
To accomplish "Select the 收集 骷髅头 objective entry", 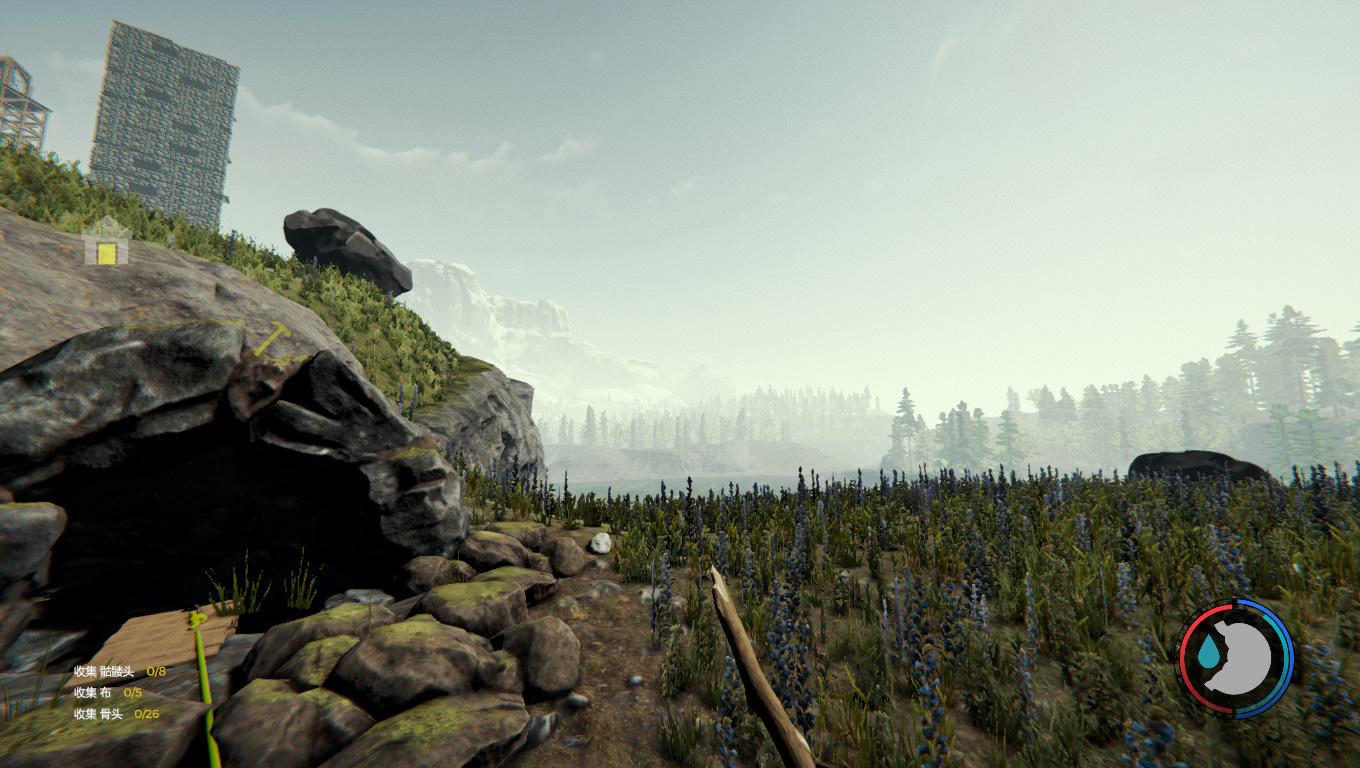I will coord(119,671).
